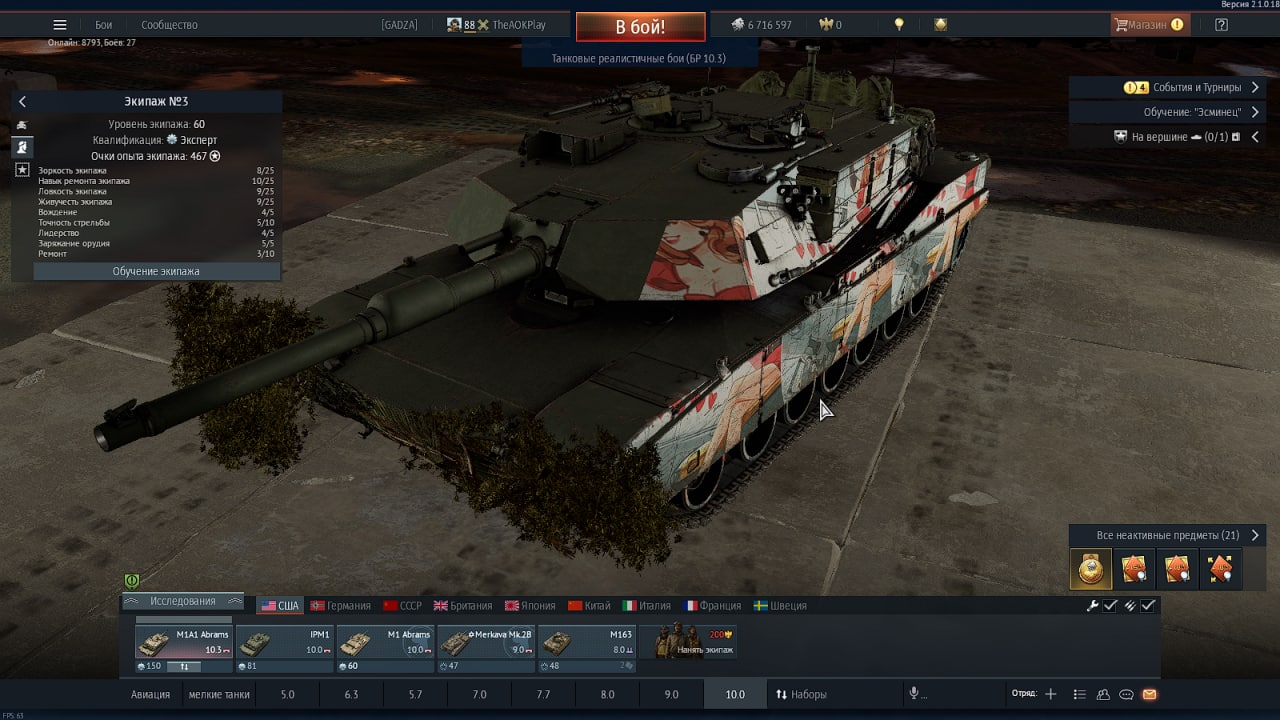
Task: Hire a new crew via Нанять экипаж
Action: pos(688,643)
